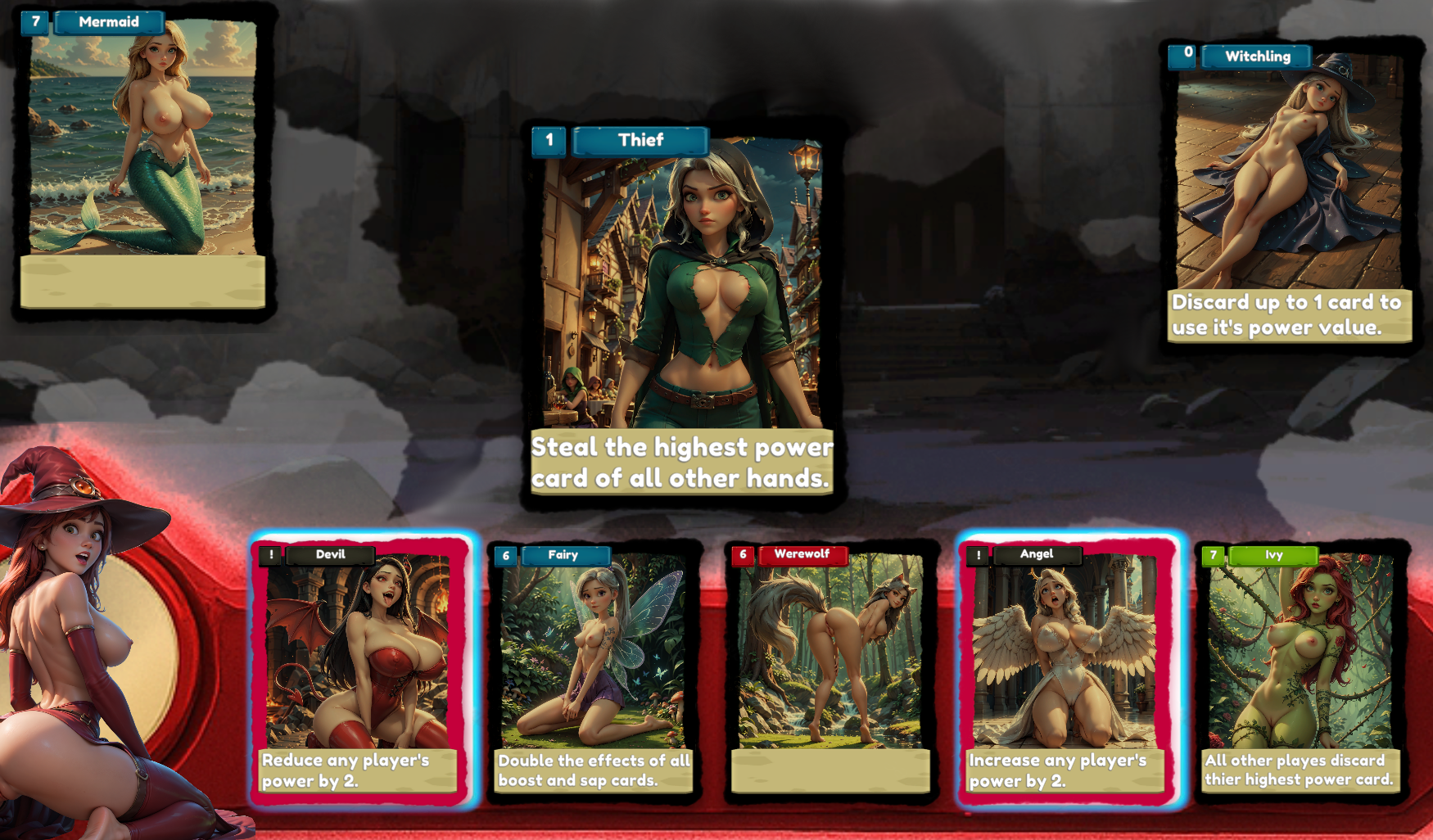Click the Angel card's exclamation power badge
Screen dimensions: 1433x840
[x=977, y=555]
